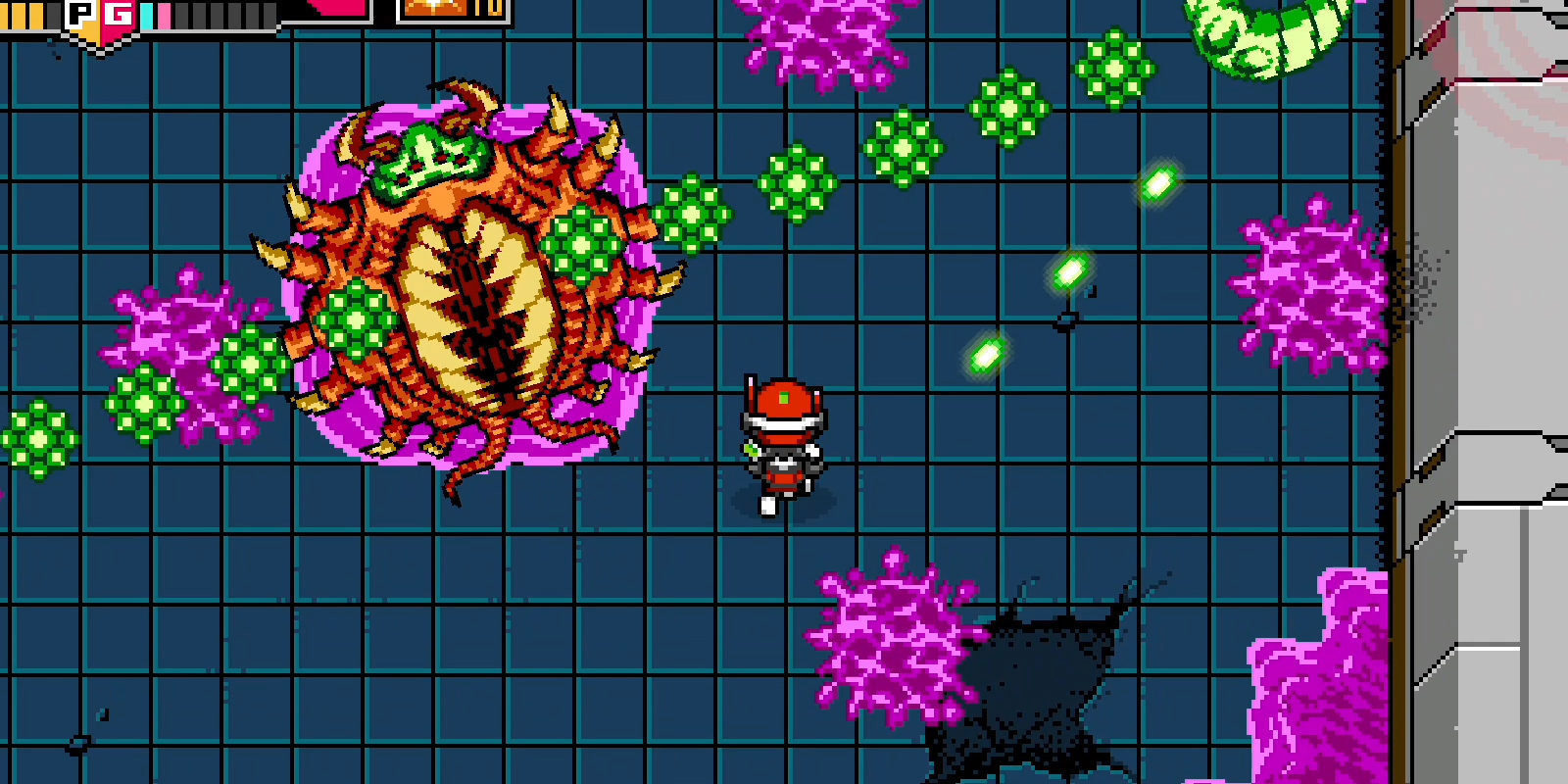Click the small cyan bar next to the PG badge

(x=148, y=12)
